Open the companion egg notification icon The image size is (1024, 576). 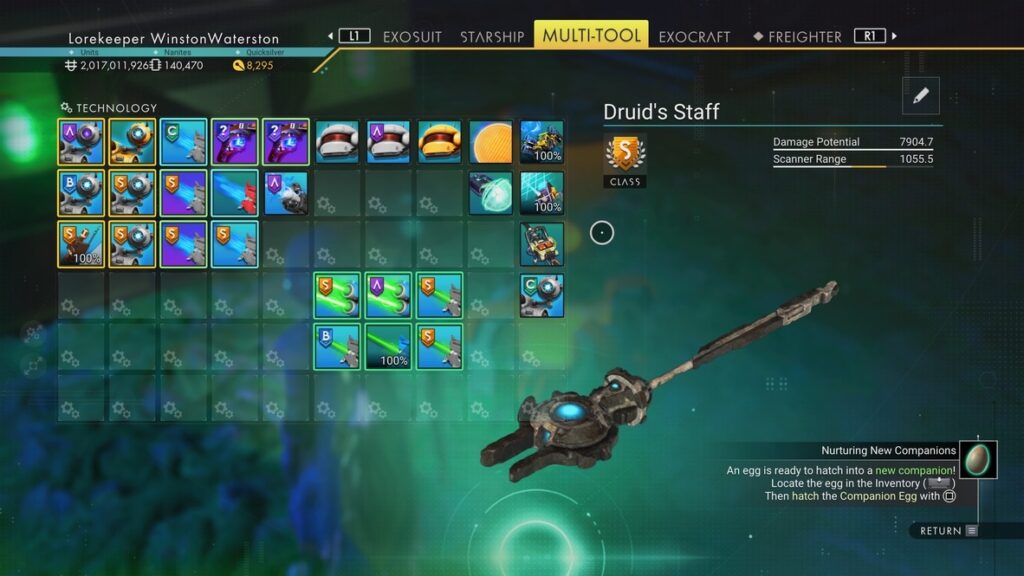[978, 459]
